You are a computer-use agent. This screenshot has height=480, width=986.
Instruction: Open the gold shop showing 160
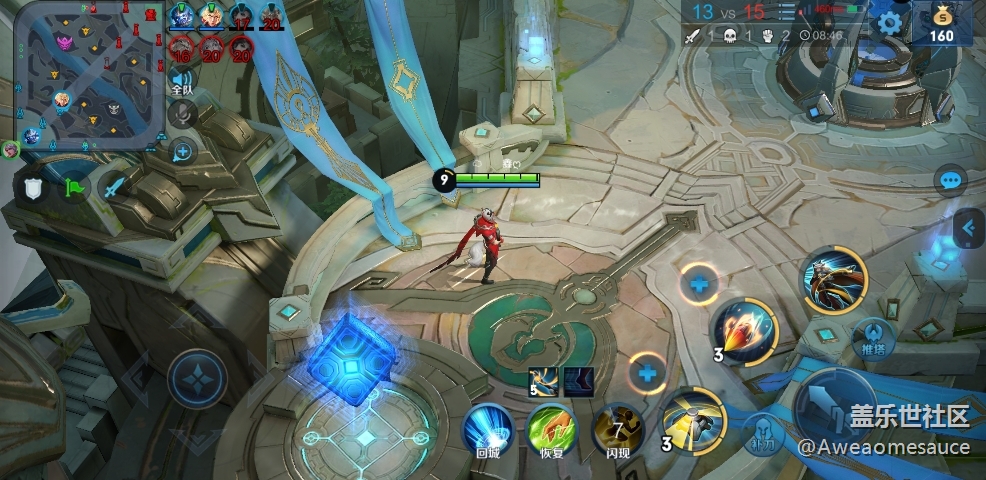click(x=941, y=24)
